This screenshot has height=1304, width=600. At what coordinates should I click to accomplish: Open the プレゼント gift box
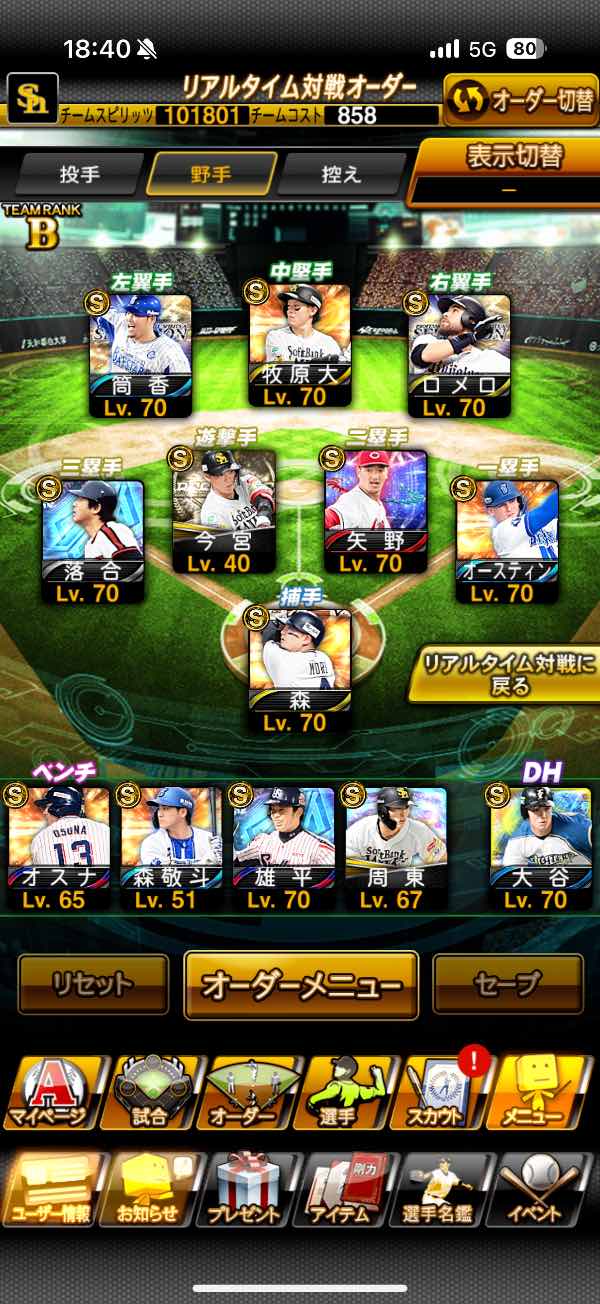[247, 1188]
